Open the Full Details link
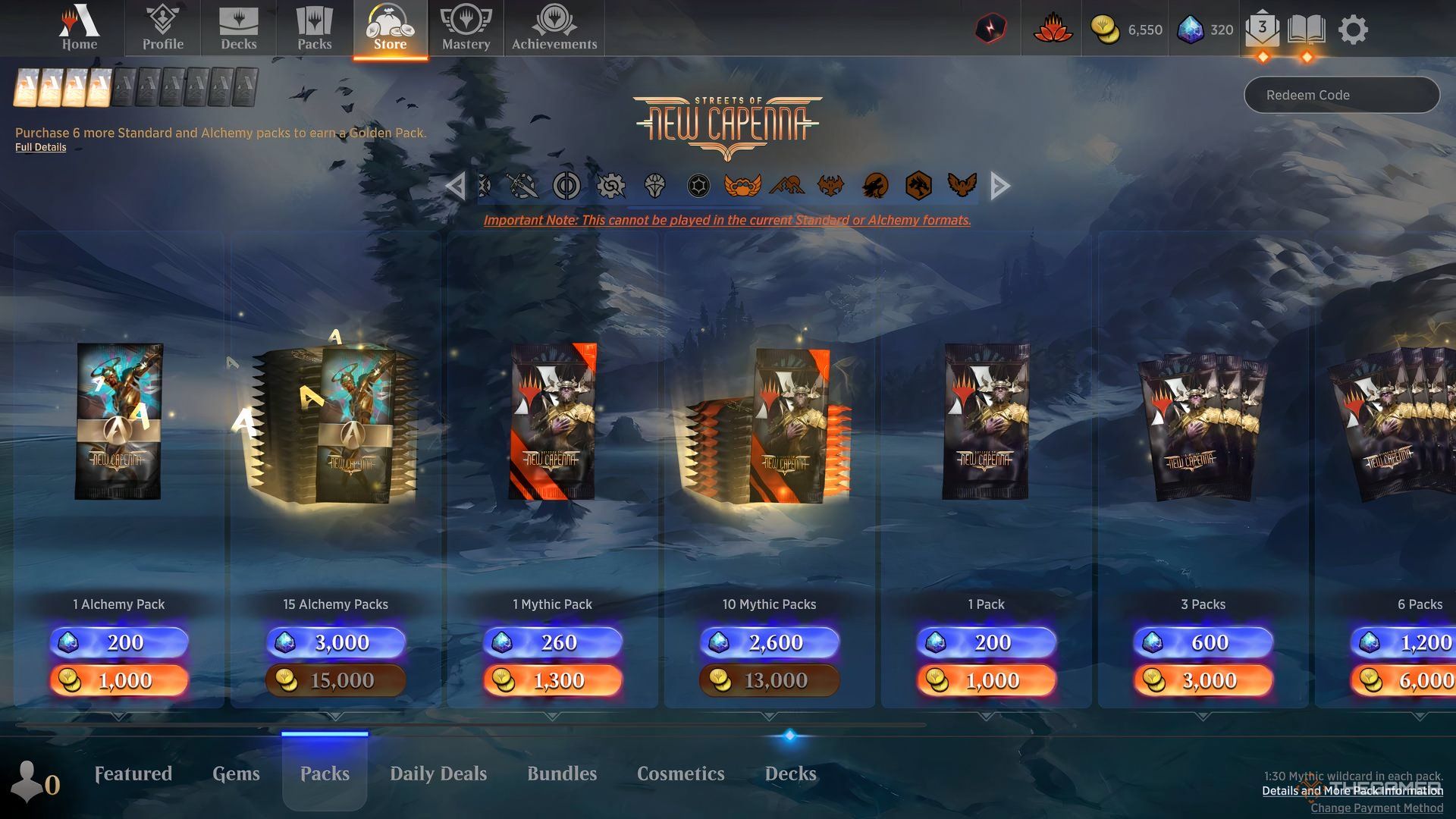 coord(41,147)
